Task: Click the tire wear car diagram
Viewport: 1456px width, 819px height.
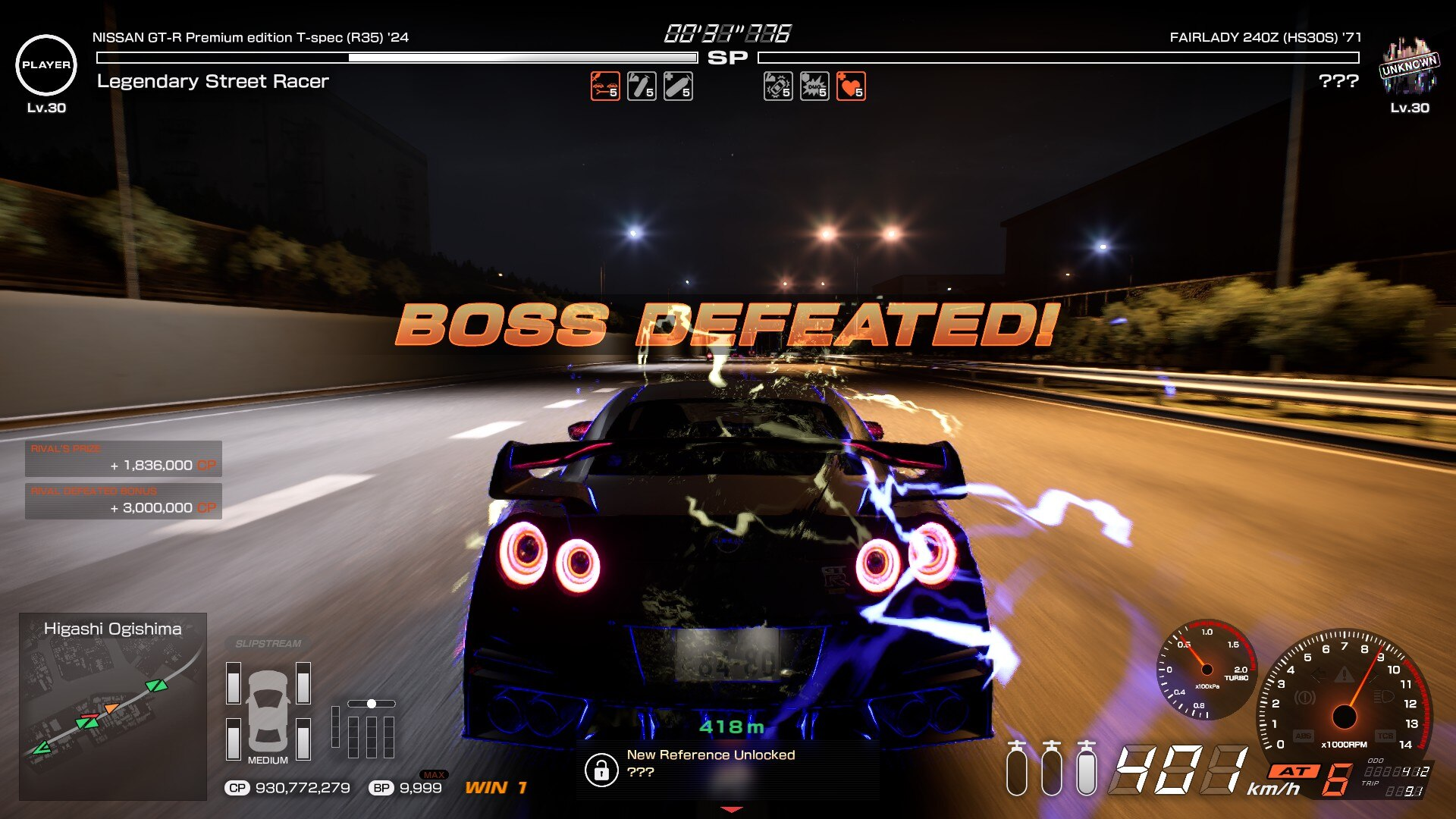Action: coord(268,711)
